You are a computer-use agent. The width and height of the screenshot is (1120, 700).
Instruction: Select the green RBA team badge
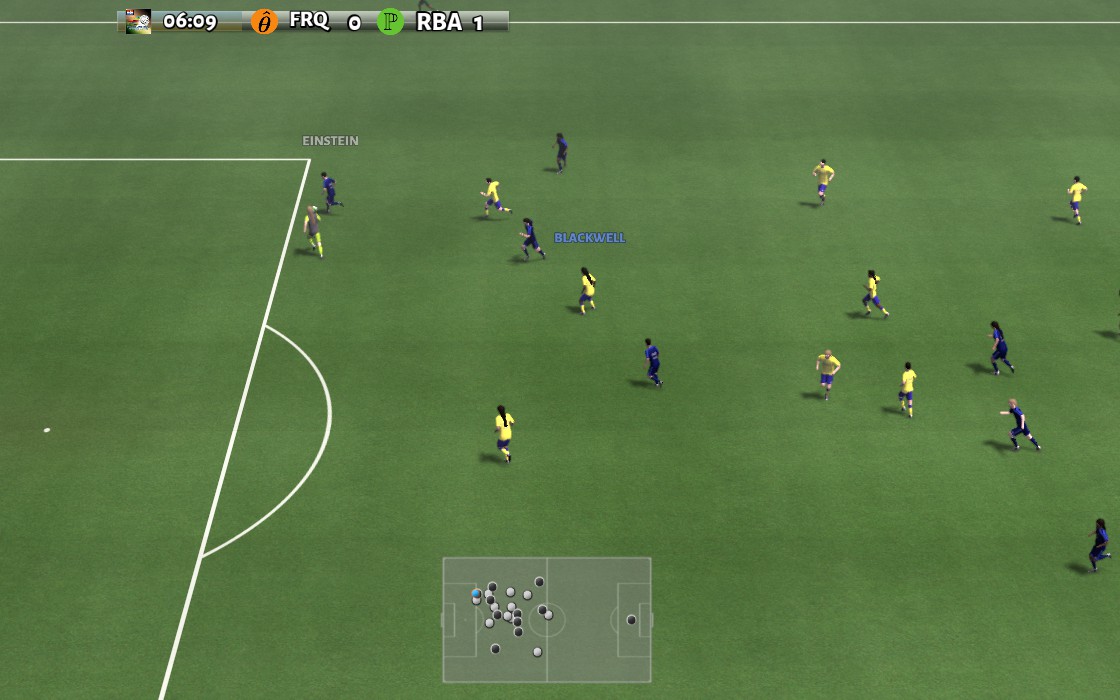point(391,22)
